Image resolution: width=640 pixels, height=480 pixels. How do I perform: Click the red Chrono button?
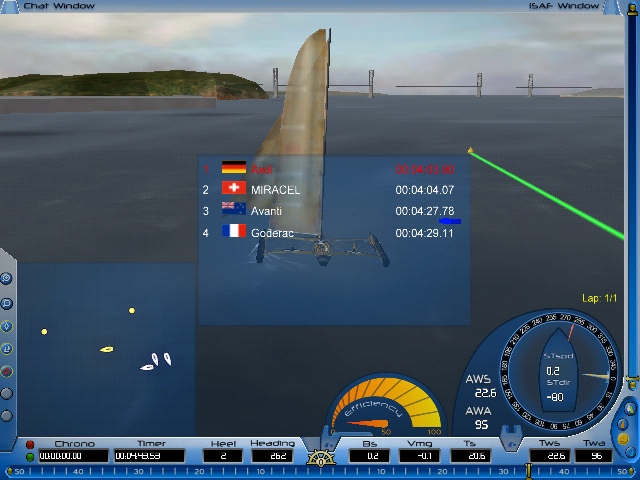tap(30, 444)
